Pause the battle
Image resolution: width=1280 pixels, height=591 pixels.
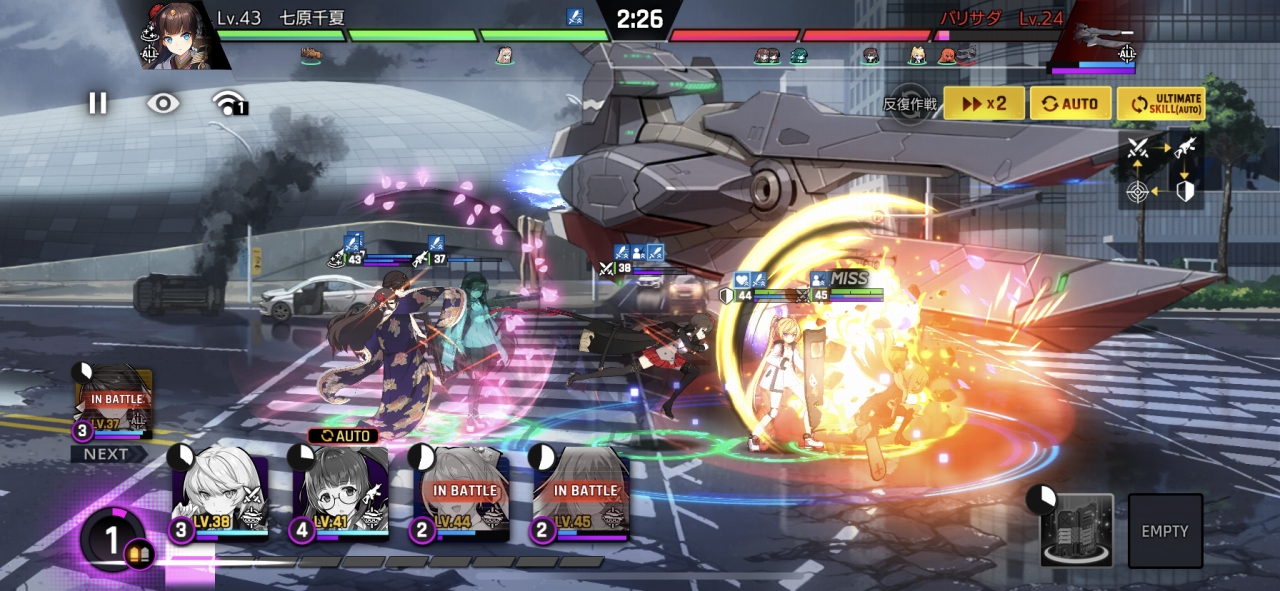[x=97, y=103]
